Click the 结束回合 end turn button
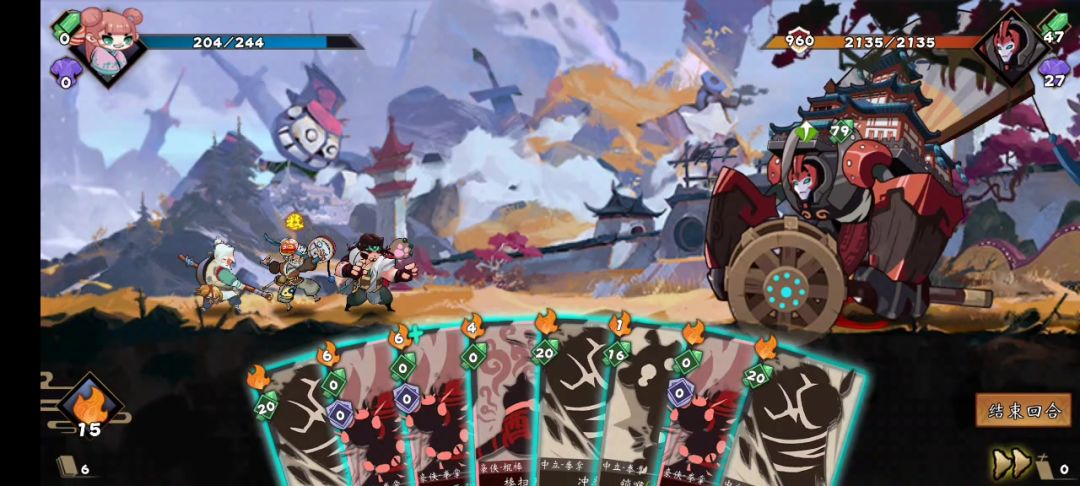Viewport: 1080px width, 486px height. [x=1023, y=410]
